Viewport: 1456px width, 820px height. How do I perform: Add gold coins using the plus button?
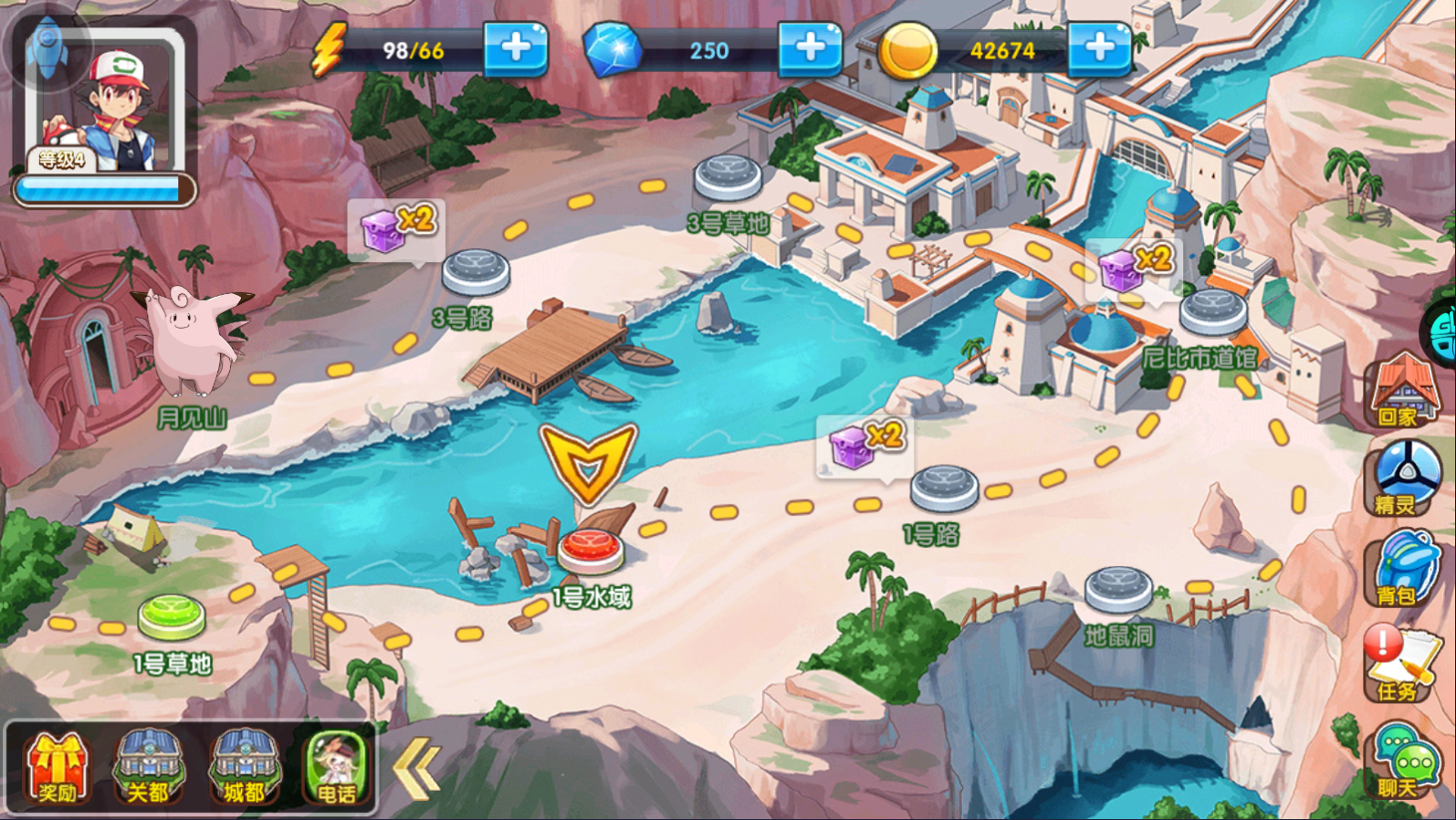pyautogui.click(x=1099, y=48)
